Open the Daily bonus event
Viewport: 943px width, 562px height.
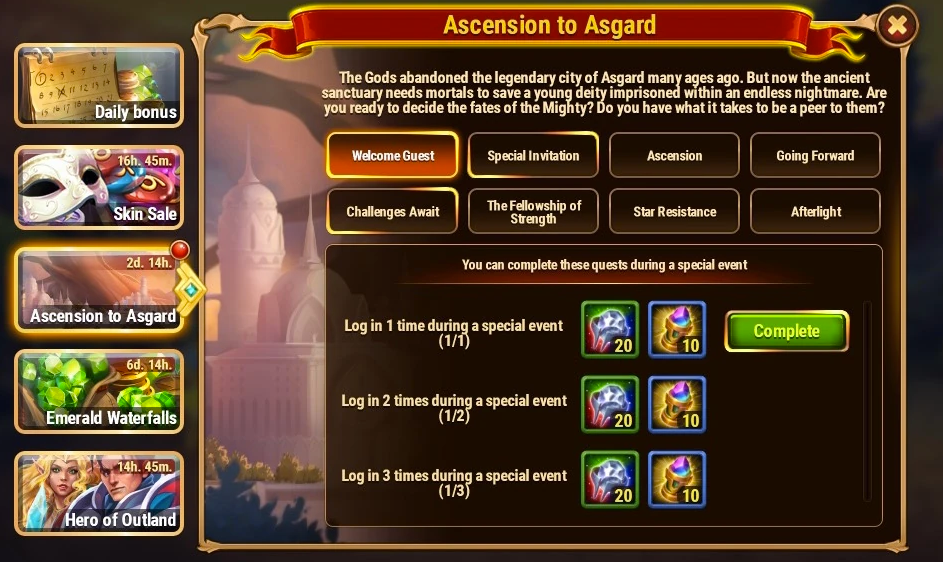click(x=99, y=86)
